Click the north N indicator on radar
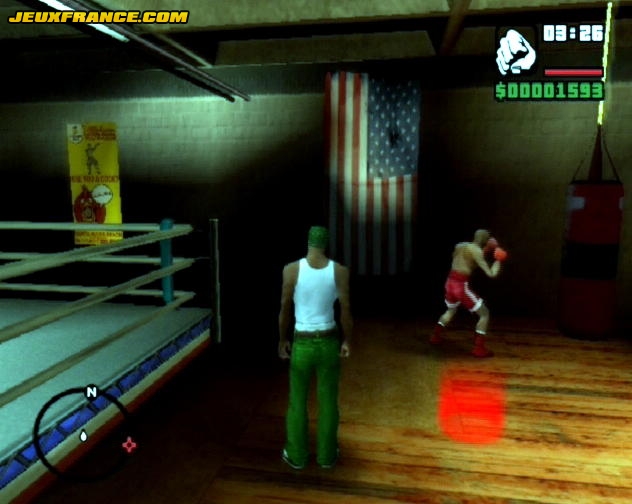Viewport: 632px width, 504px height. pos(91,392)
